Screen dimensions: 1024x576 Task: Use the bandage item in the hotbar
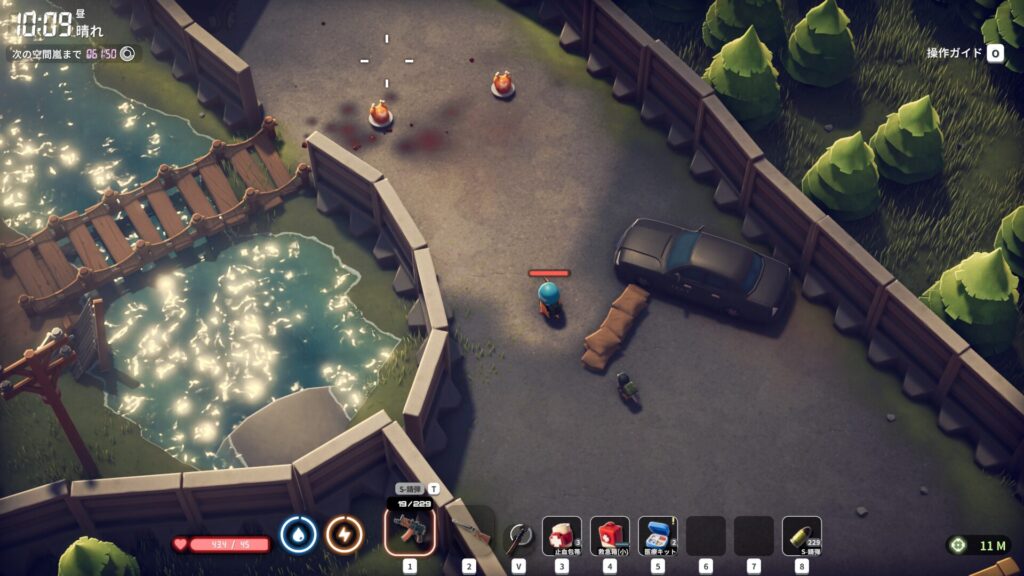561,535
